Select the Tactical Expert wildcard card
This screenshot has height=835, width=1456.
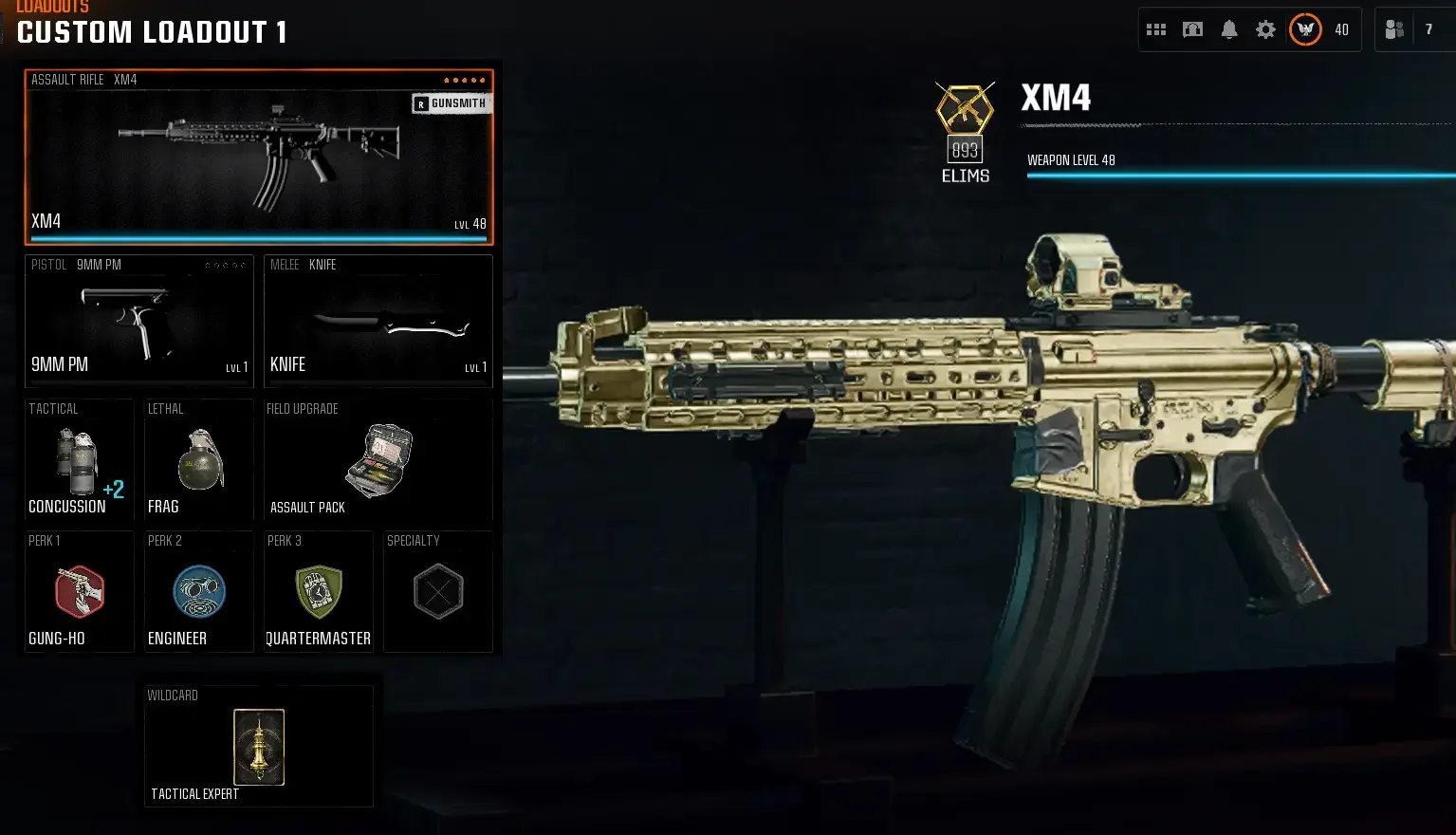point(258,747)
